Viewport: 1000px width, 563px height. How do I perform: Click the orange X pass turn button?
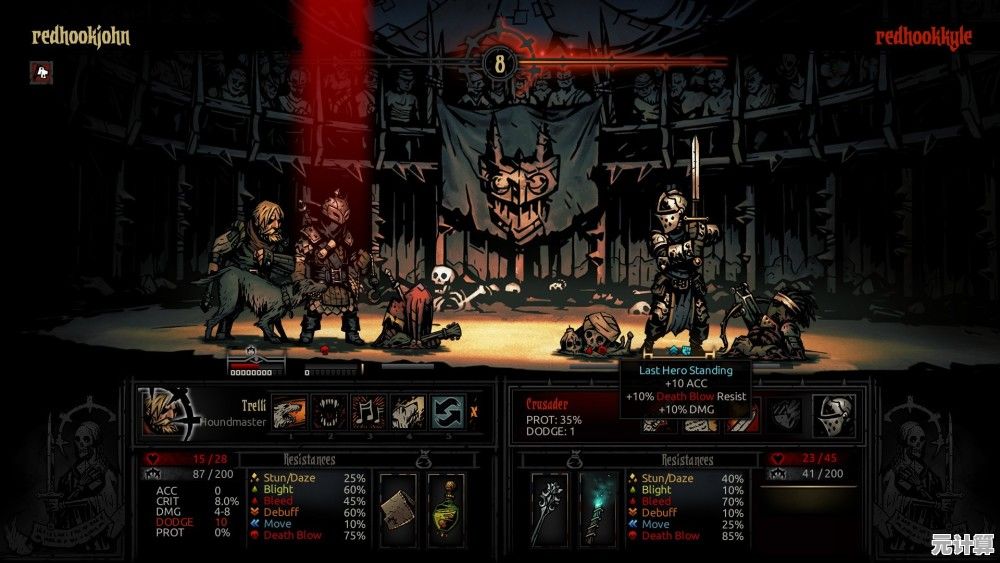pos(474,411)
